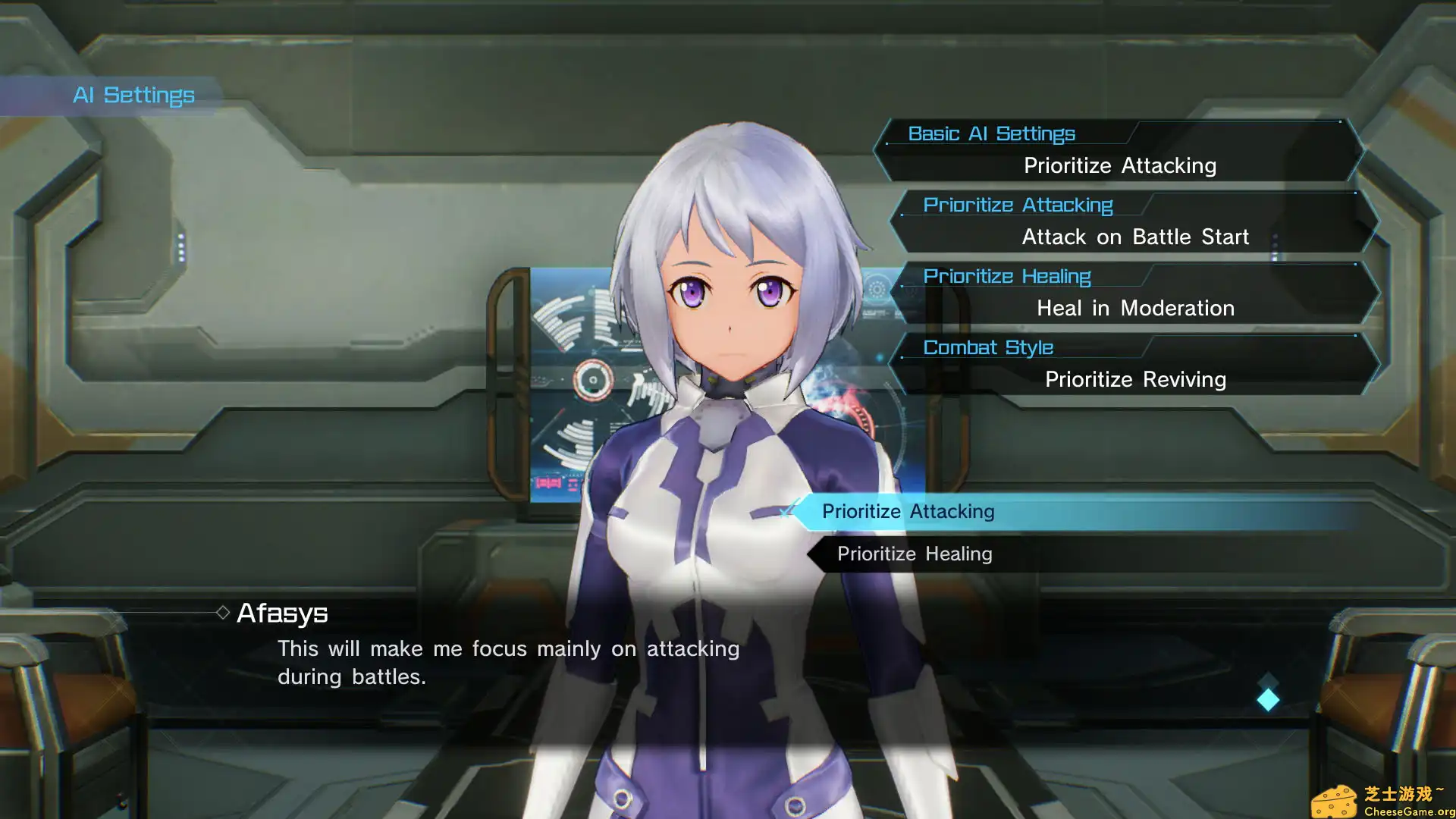Image resolution: width=1456 pixels, height=819 pixels.
Task: Toggle the Attack on Battle Start setting
Action: coord(1135,237)
